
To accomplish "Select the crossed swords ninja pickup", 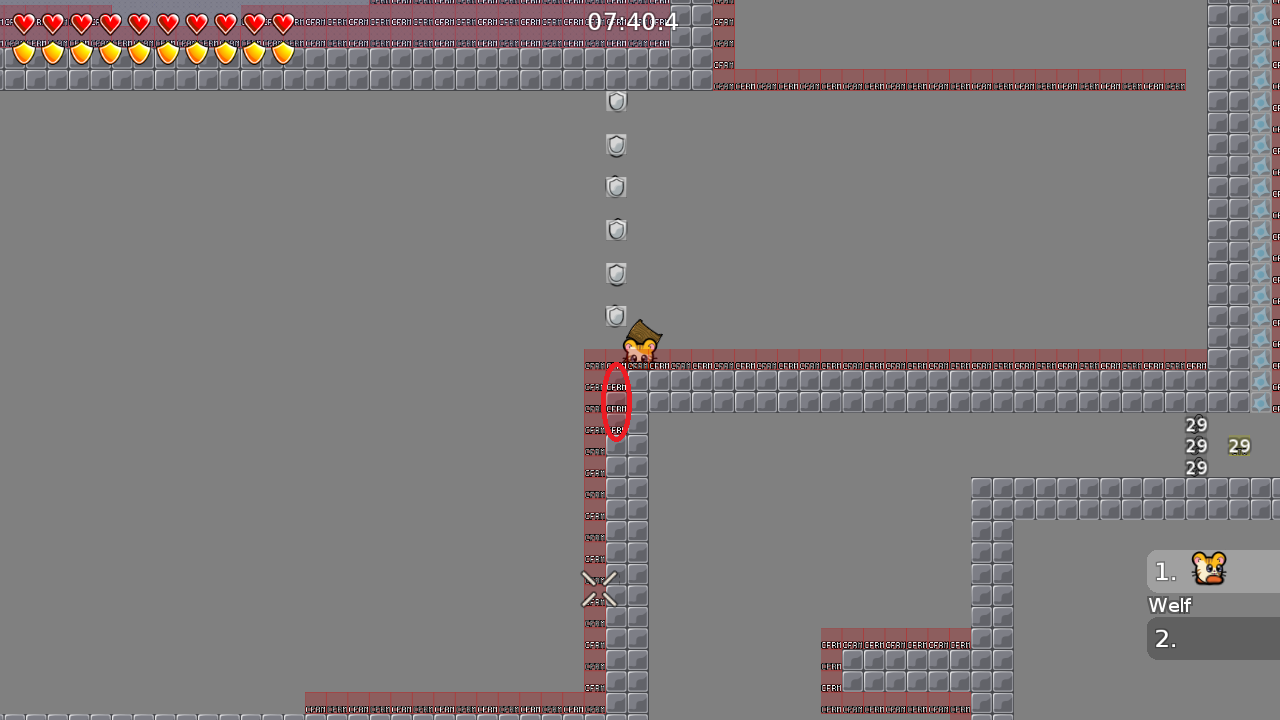I will (x=599, y=589).
